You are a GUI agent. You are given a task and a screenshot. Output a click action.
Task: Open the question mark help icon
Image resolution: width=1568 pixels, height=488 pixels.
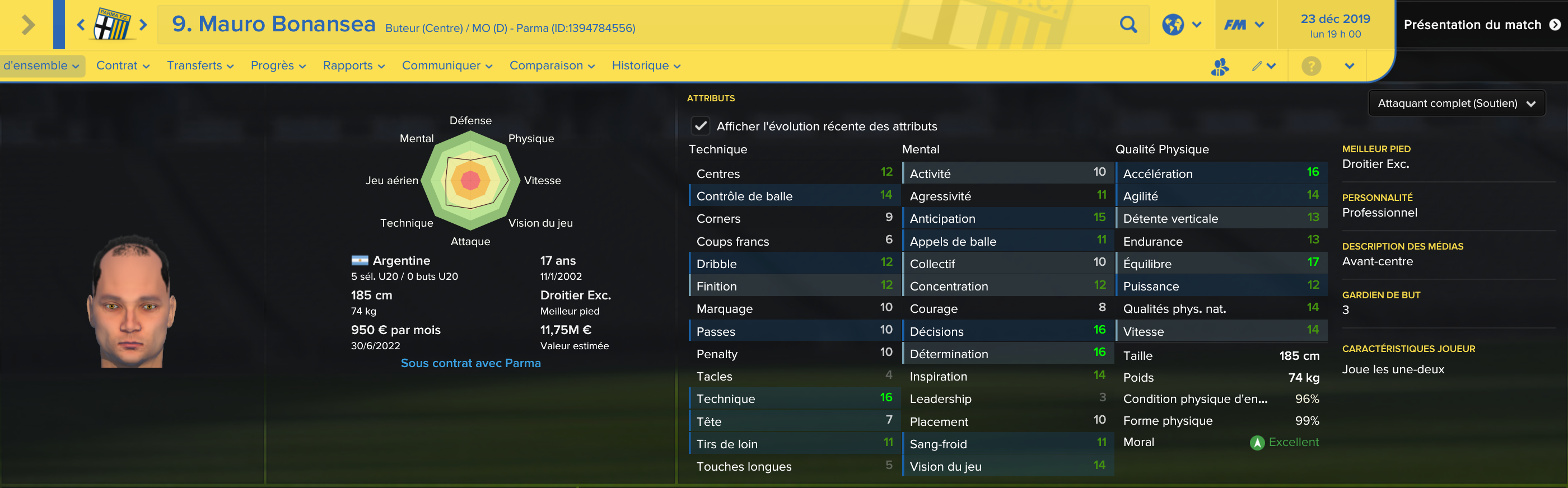click(1311, 65)
